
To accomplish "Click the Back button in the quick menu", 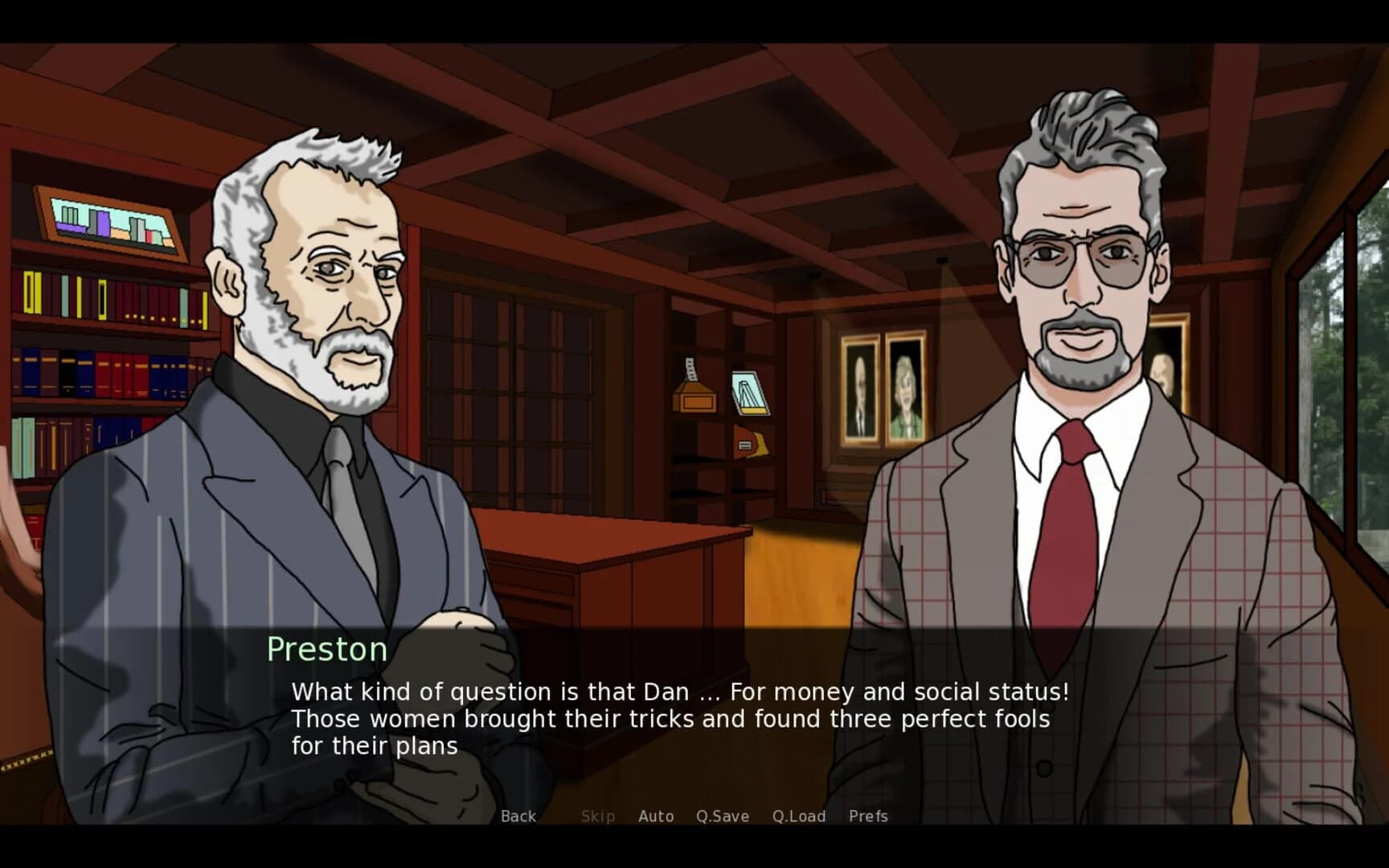I will click(518, 816).
